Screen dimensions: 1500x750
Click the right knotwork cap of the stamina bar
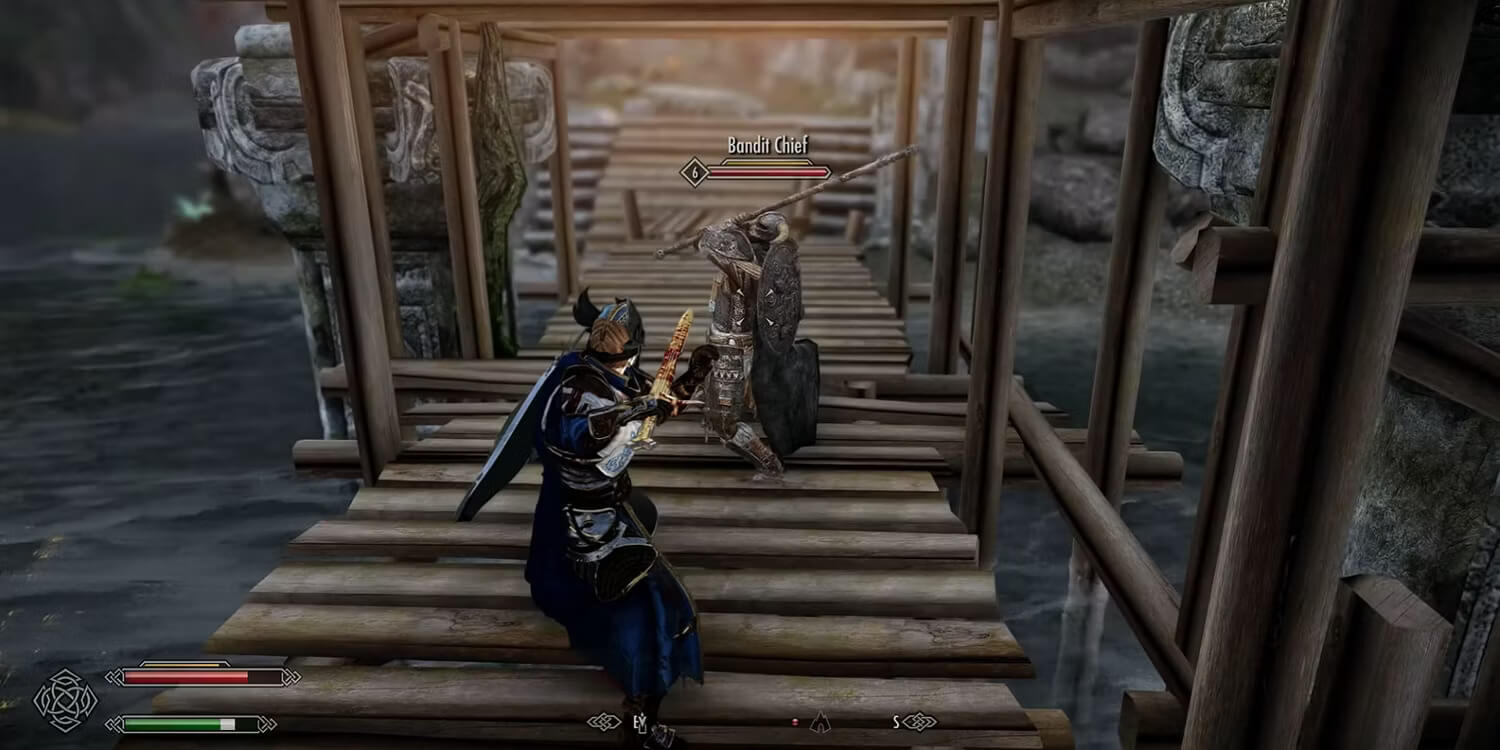267,723
